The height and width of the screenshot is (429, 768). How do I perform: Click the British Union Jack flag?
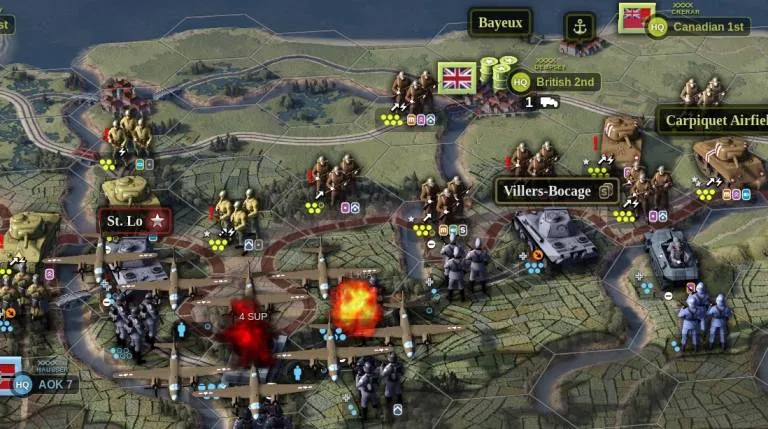457,78
